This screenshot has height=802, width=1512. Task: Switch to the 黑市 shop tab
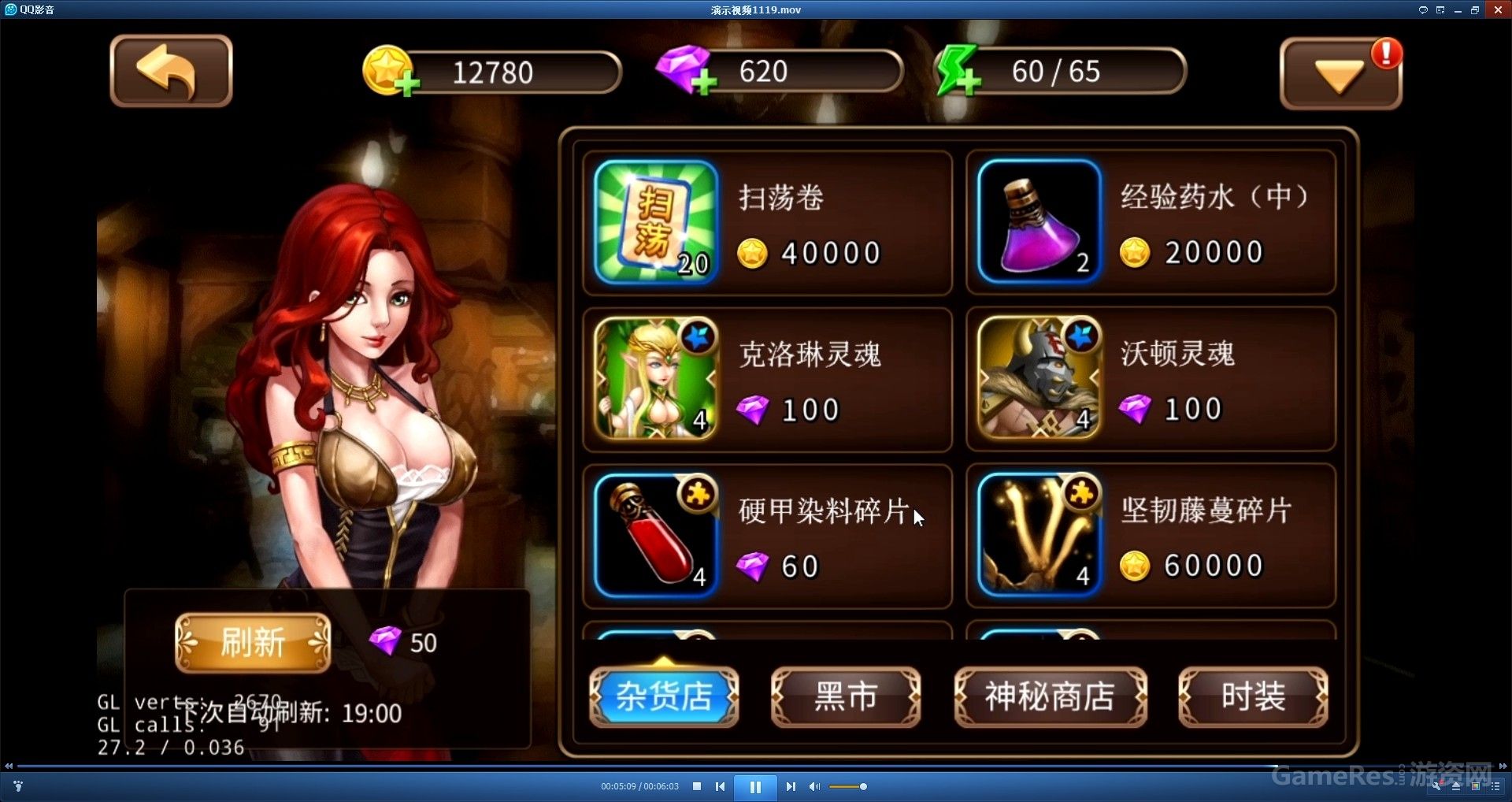click(847, 696)
